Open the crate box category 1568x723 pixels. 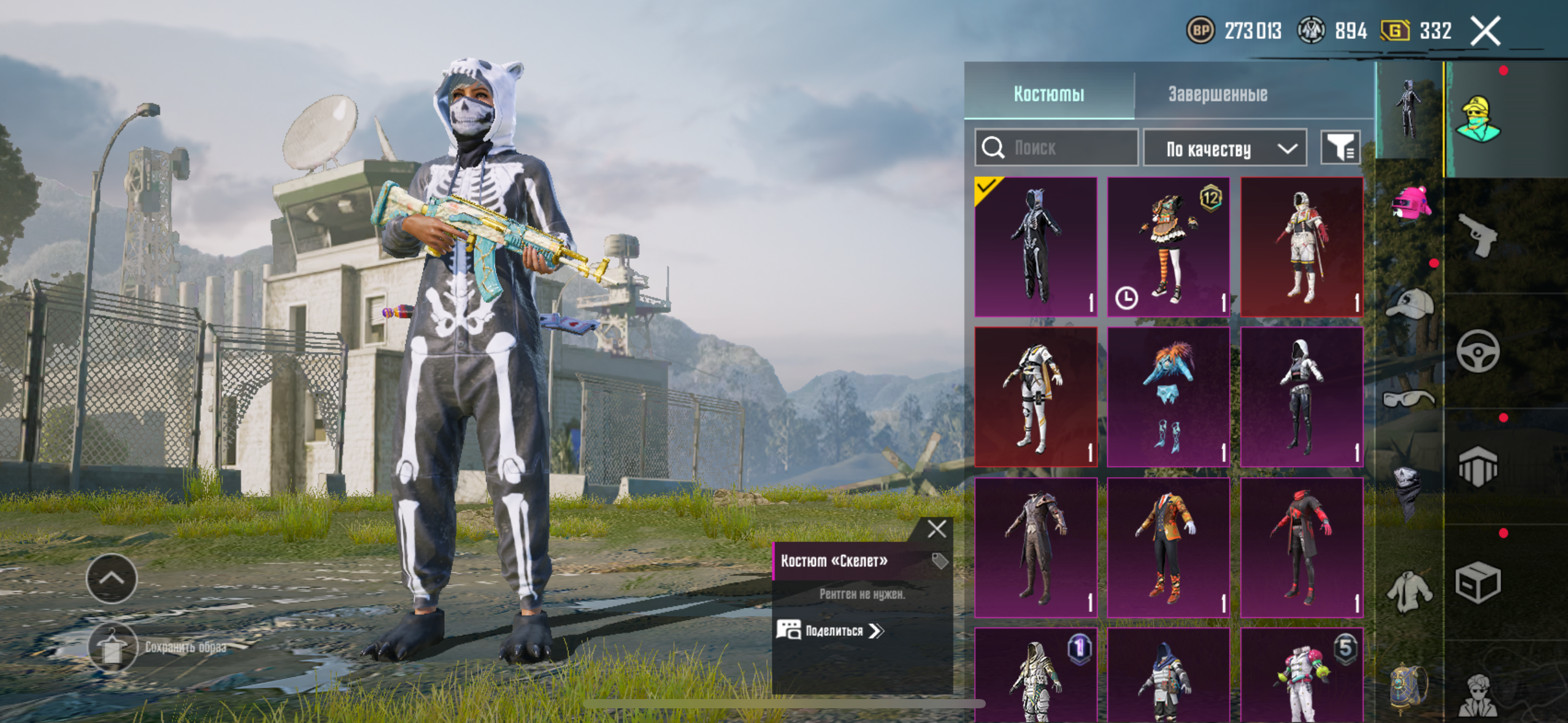1477,581
